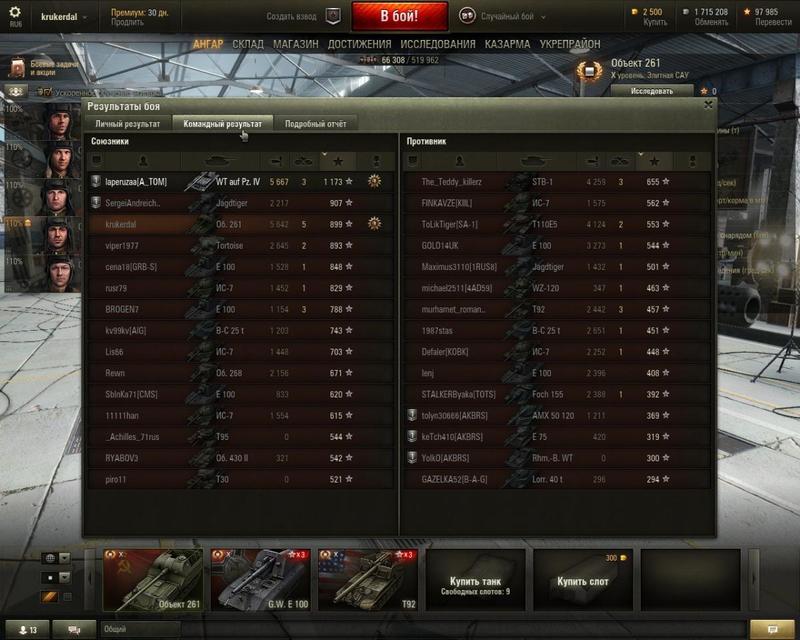Open the УКРЕПРАЙОН section
800x640 pixels.
click(x=570, y=45)
